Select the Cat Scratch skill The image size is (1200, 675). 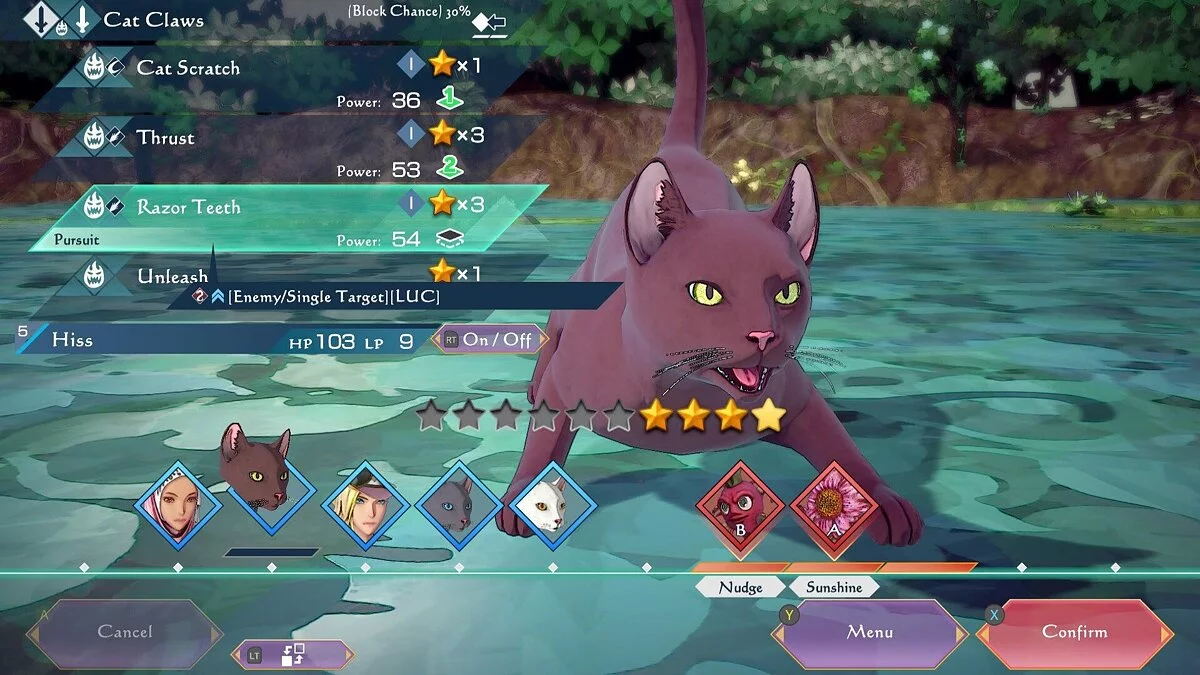188,68
